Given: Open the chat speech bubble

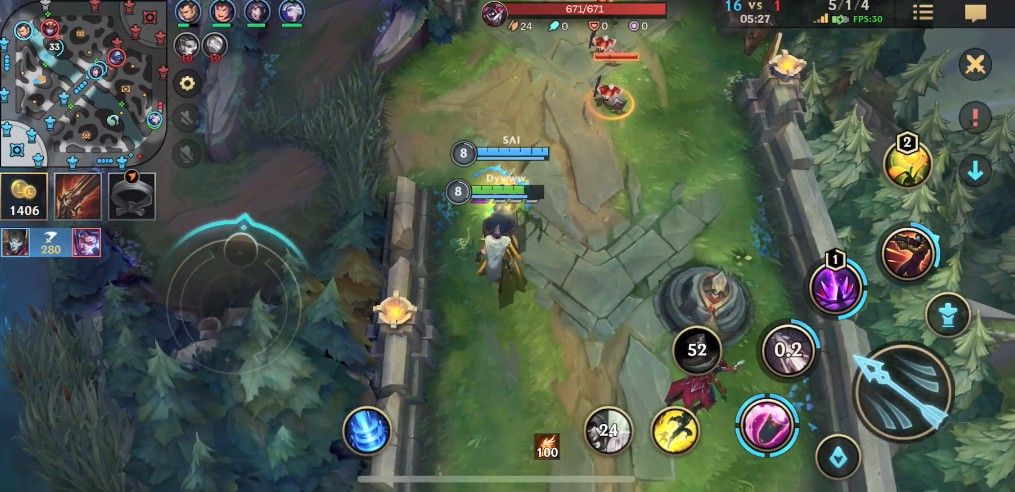Looking at the screenshot, I should coord(975,13).
